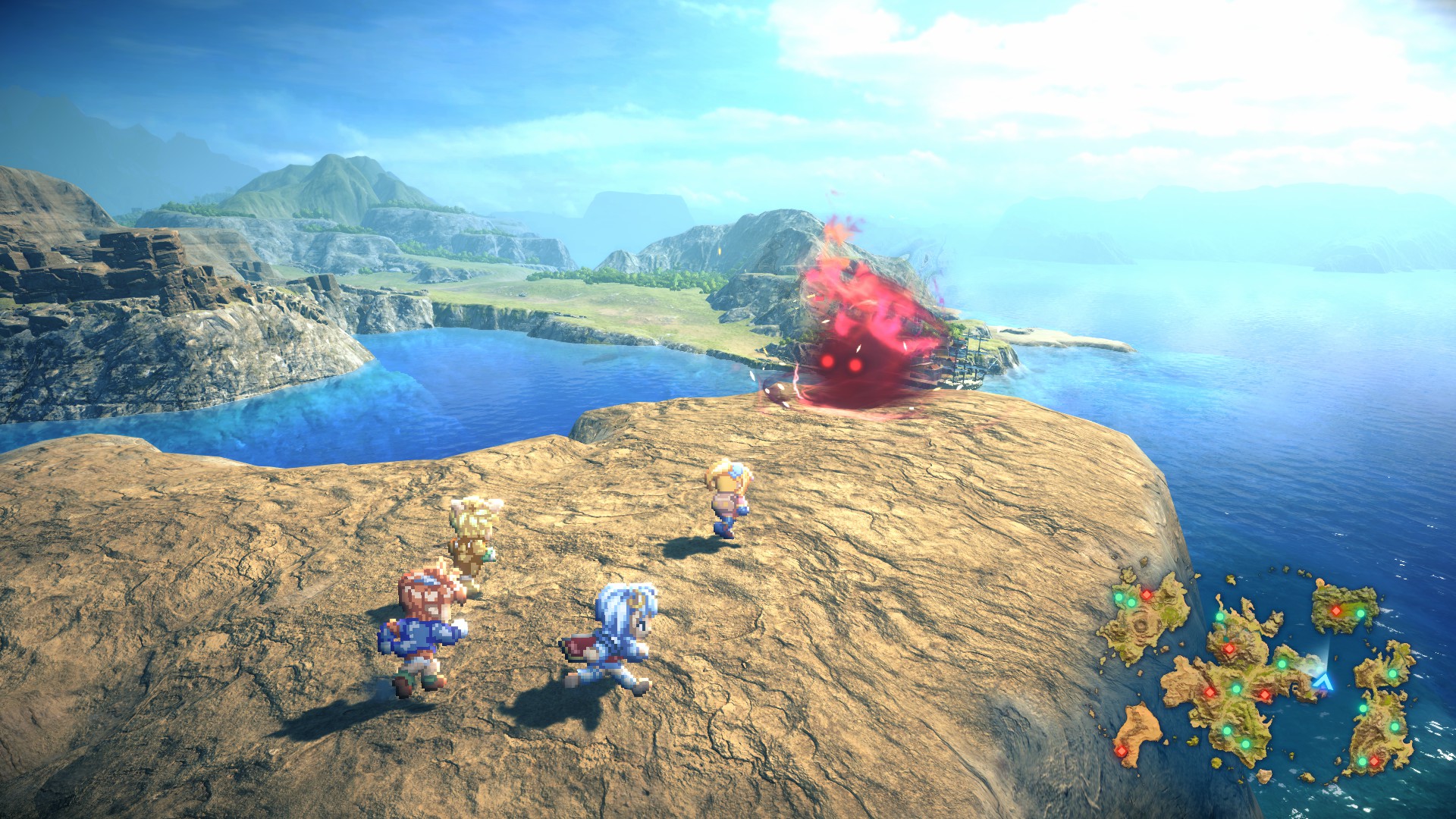Select the green dot marker nearest the player arrow

[x=1283, y=664]
